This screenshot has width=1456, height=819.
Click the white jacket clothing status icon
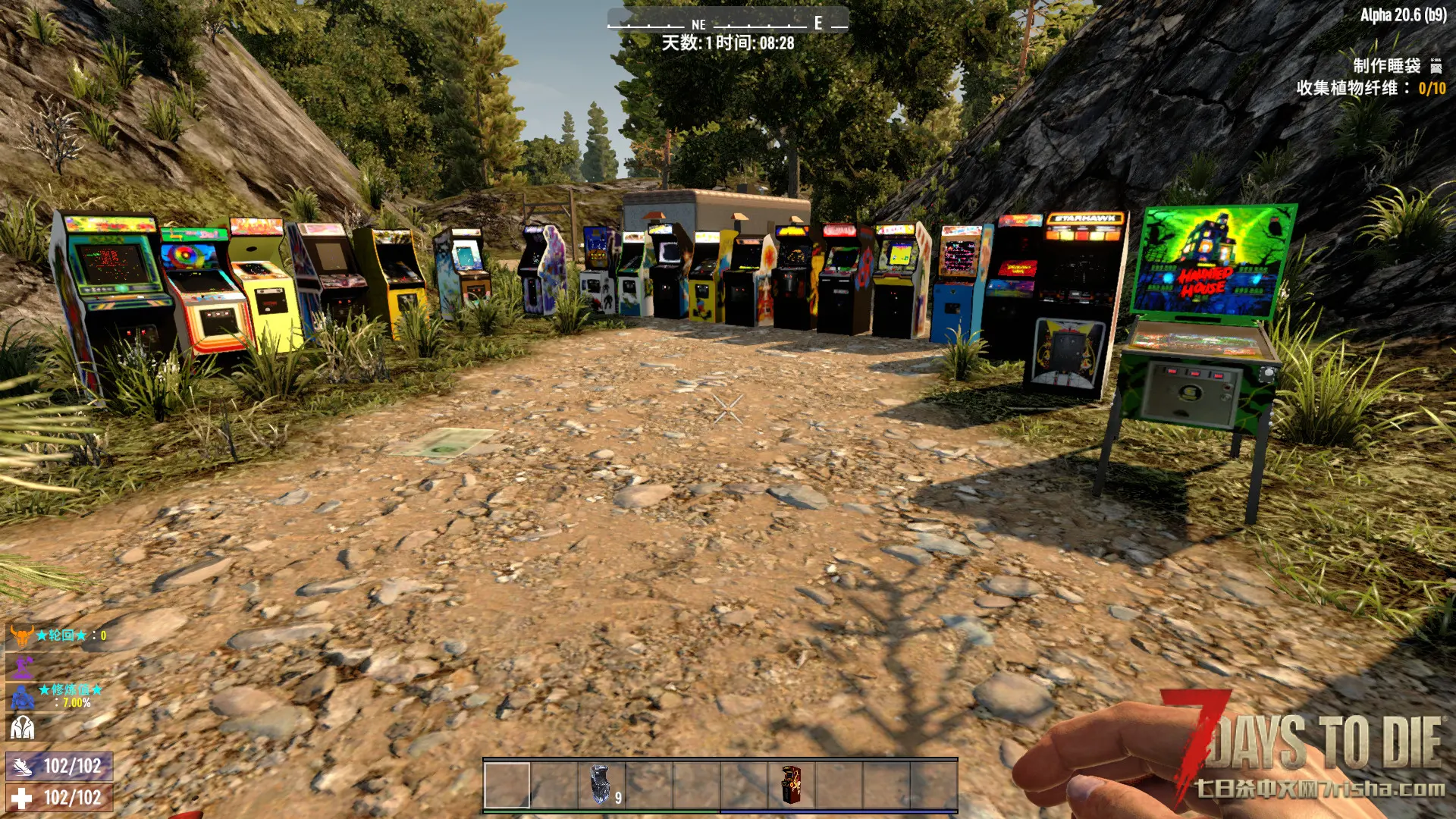tap(22, 728)
